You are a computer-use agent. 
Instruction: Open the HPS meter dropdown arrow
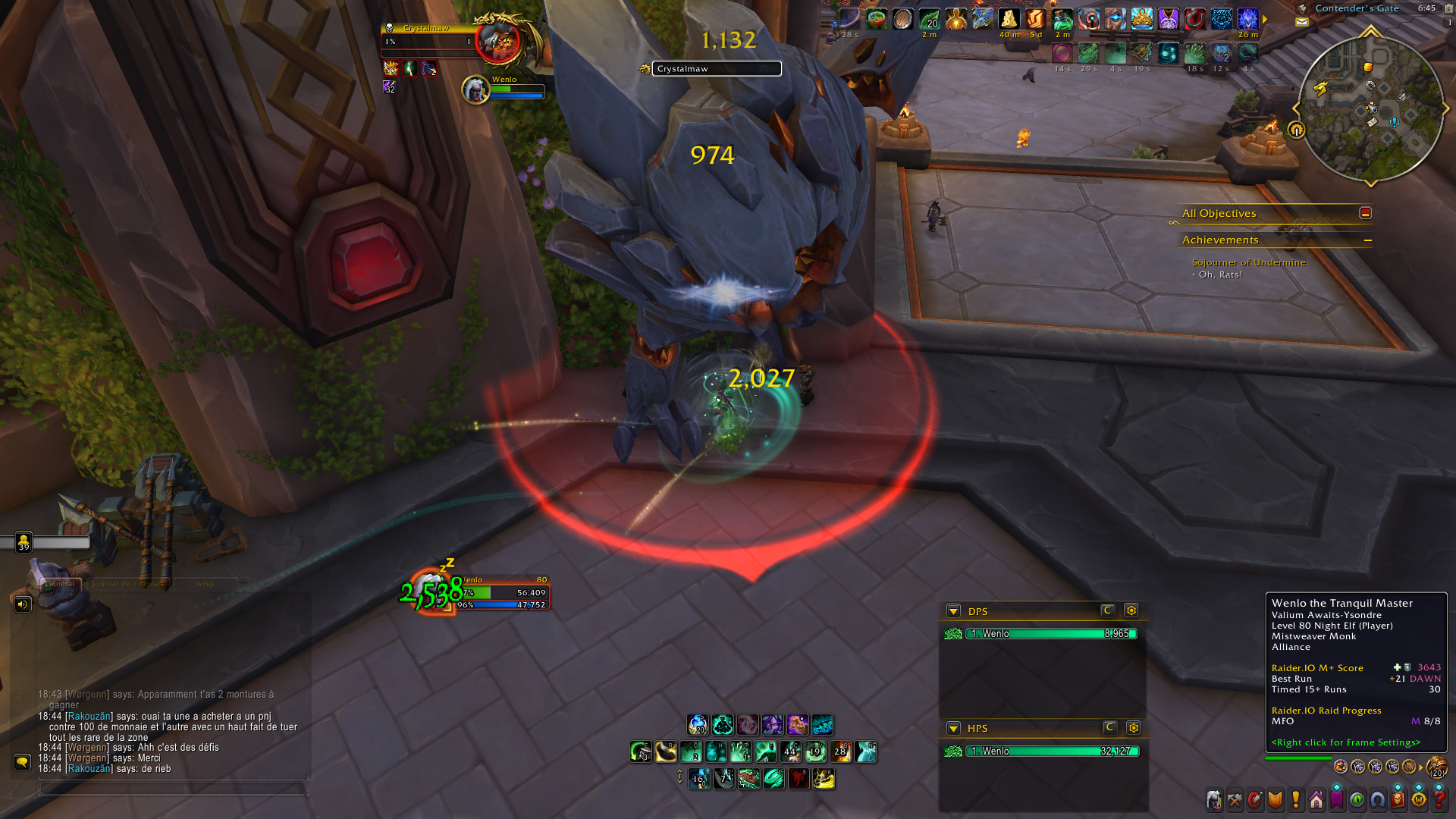click(953, 729)
